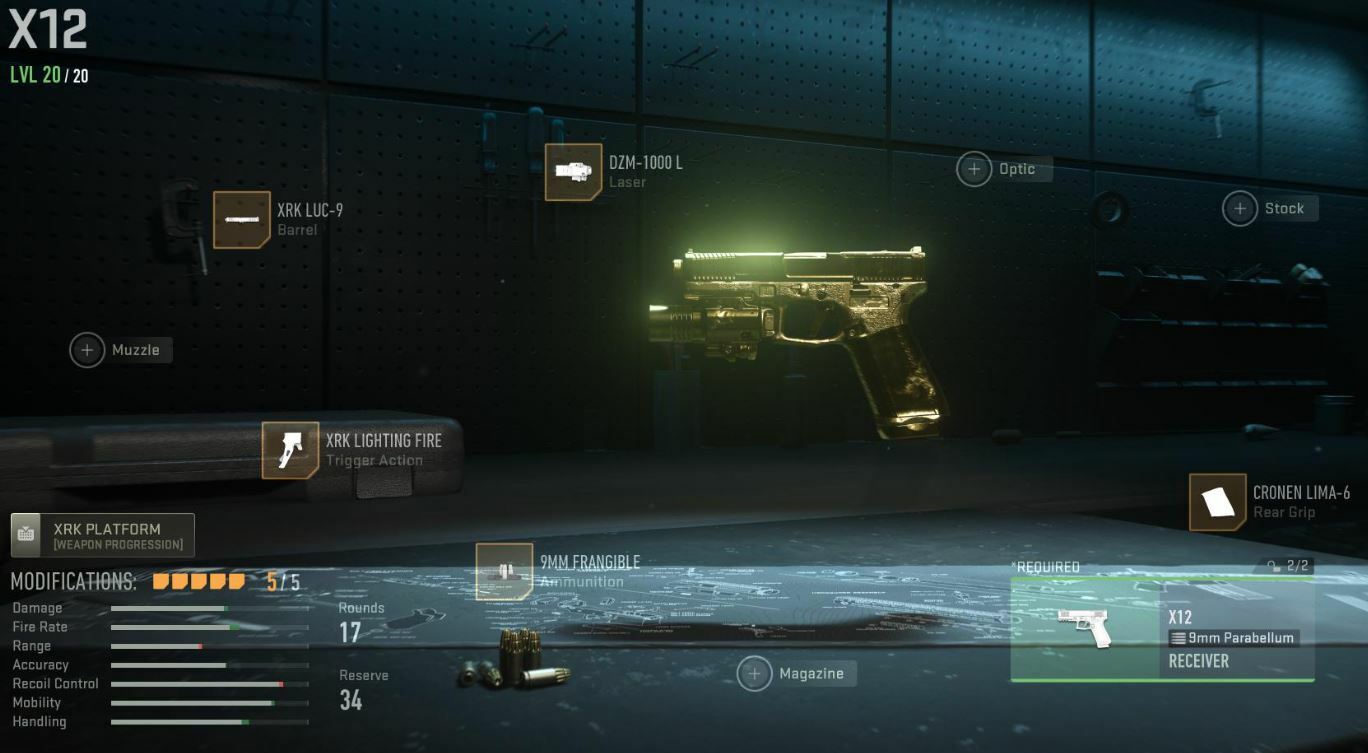Open the XRK LUC-9 barrel slot
The width and height of the screenshot is (1368, 753).
pos(242,220)
